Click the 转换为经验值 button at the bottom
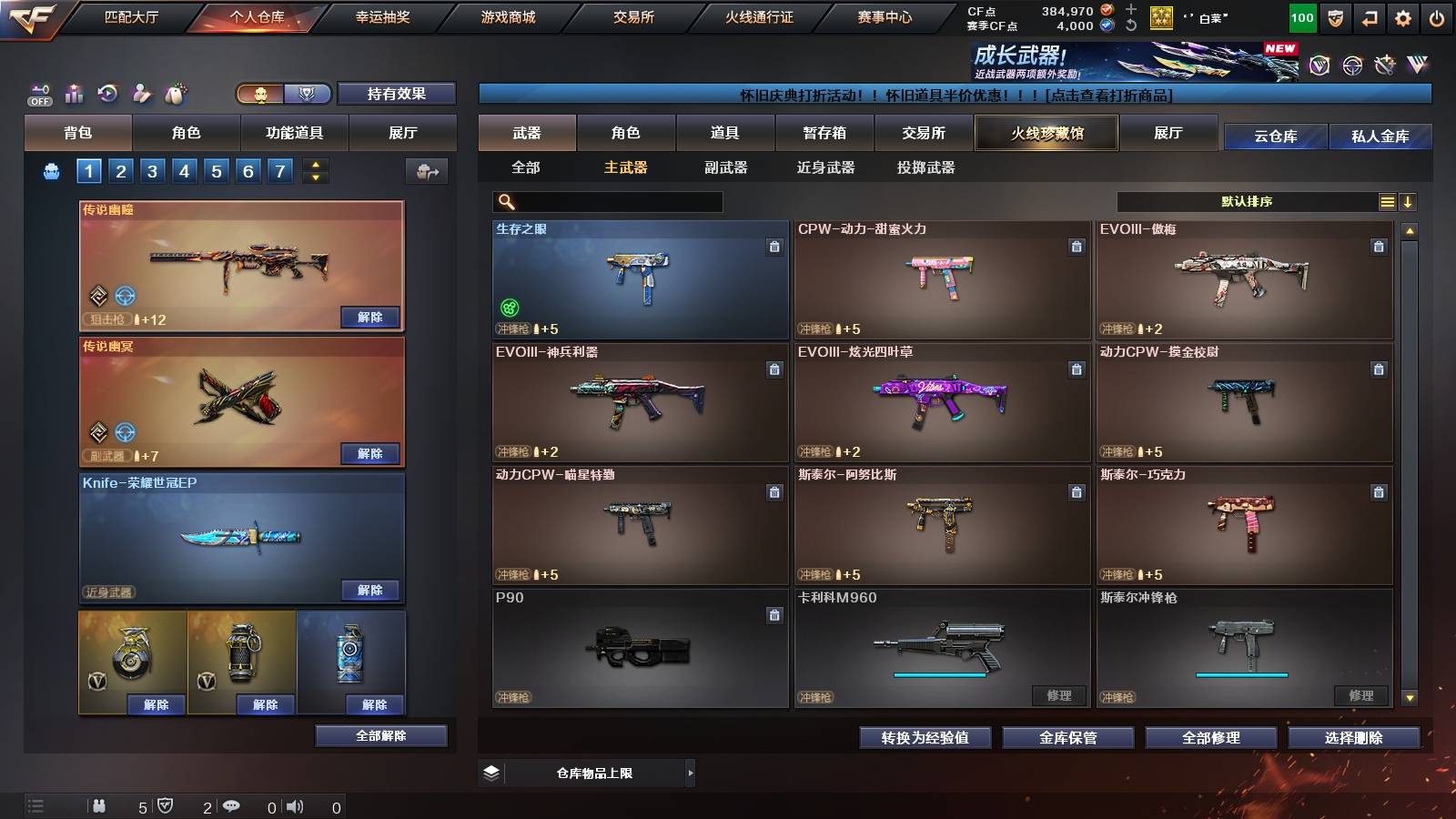This screenshot has width=1456, height=819. pyautogui.click(x=925, y=738)
